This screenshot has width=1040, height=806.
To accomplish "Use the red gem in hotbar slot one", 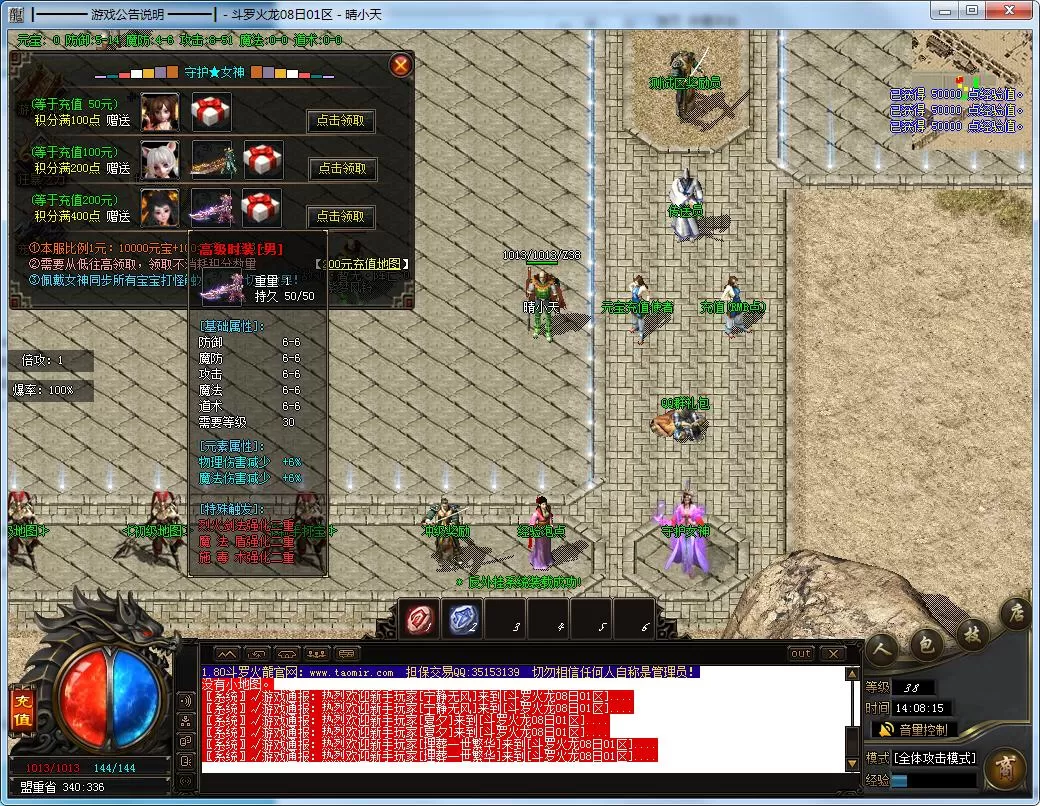I will (419, 620).
